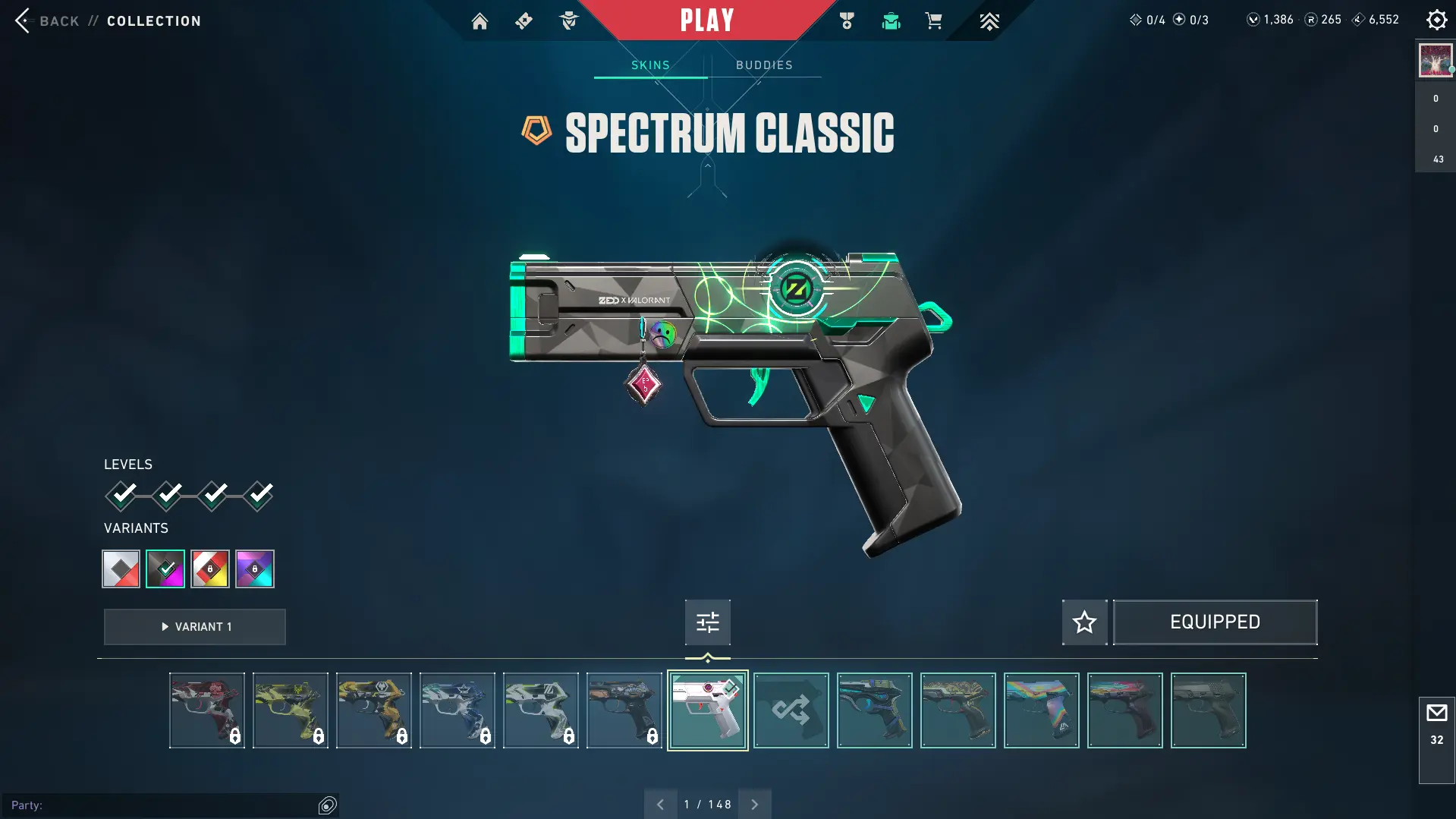
Task: Open the home screen icon
Action: 480,21
